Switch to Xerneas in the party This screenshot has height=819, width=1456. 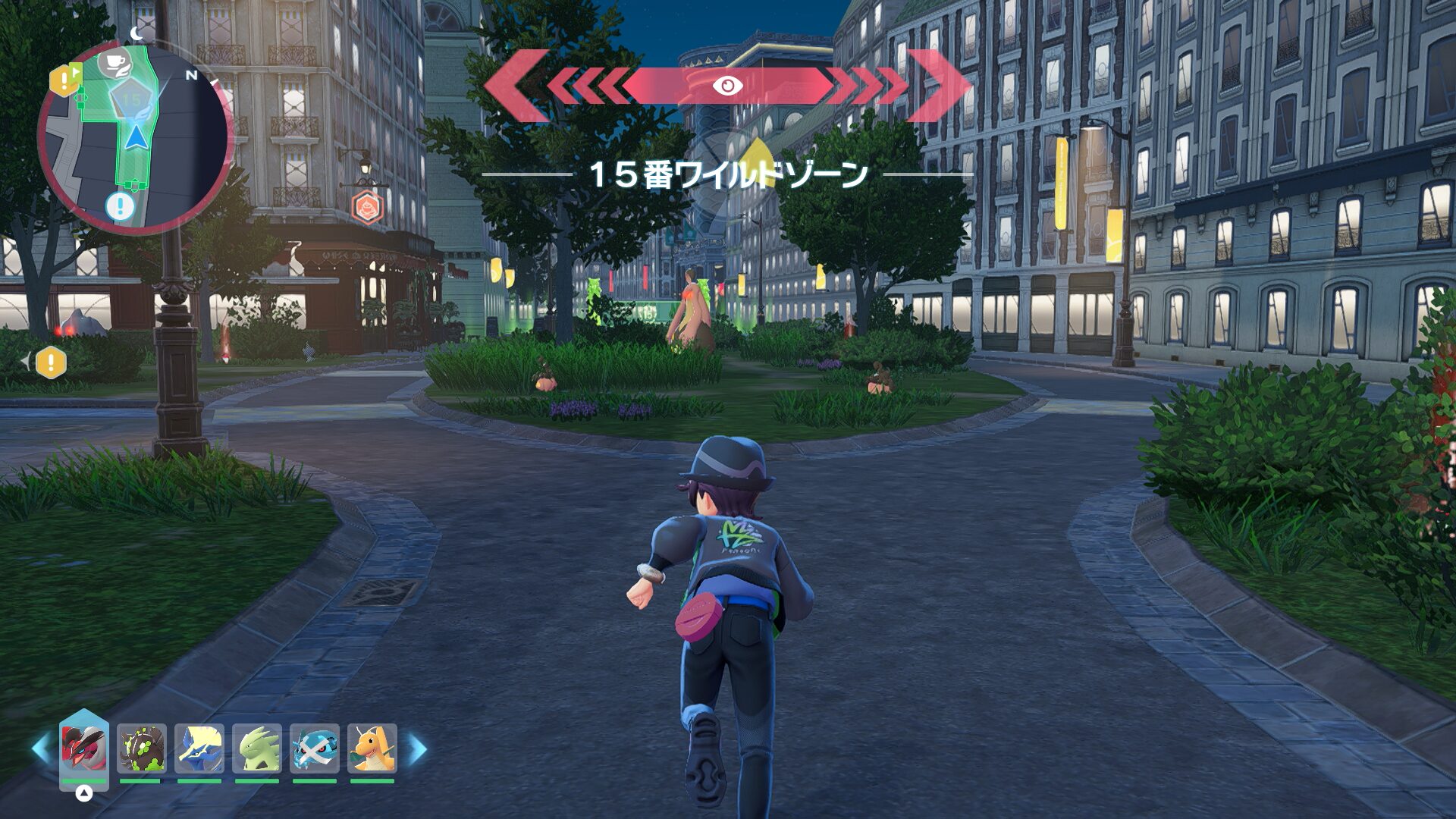pyautogui.click(x=199, y=748)
